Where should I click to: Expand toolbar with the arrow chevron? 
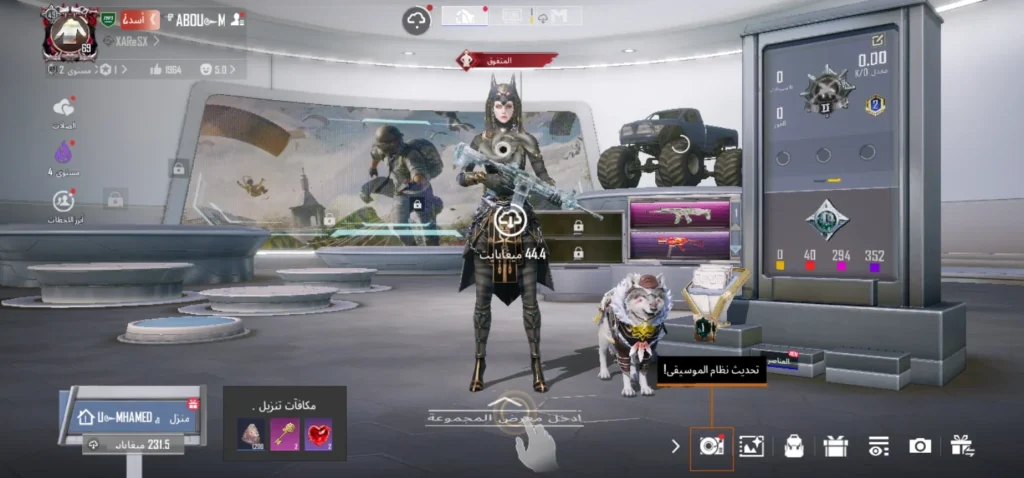point(676,446)
